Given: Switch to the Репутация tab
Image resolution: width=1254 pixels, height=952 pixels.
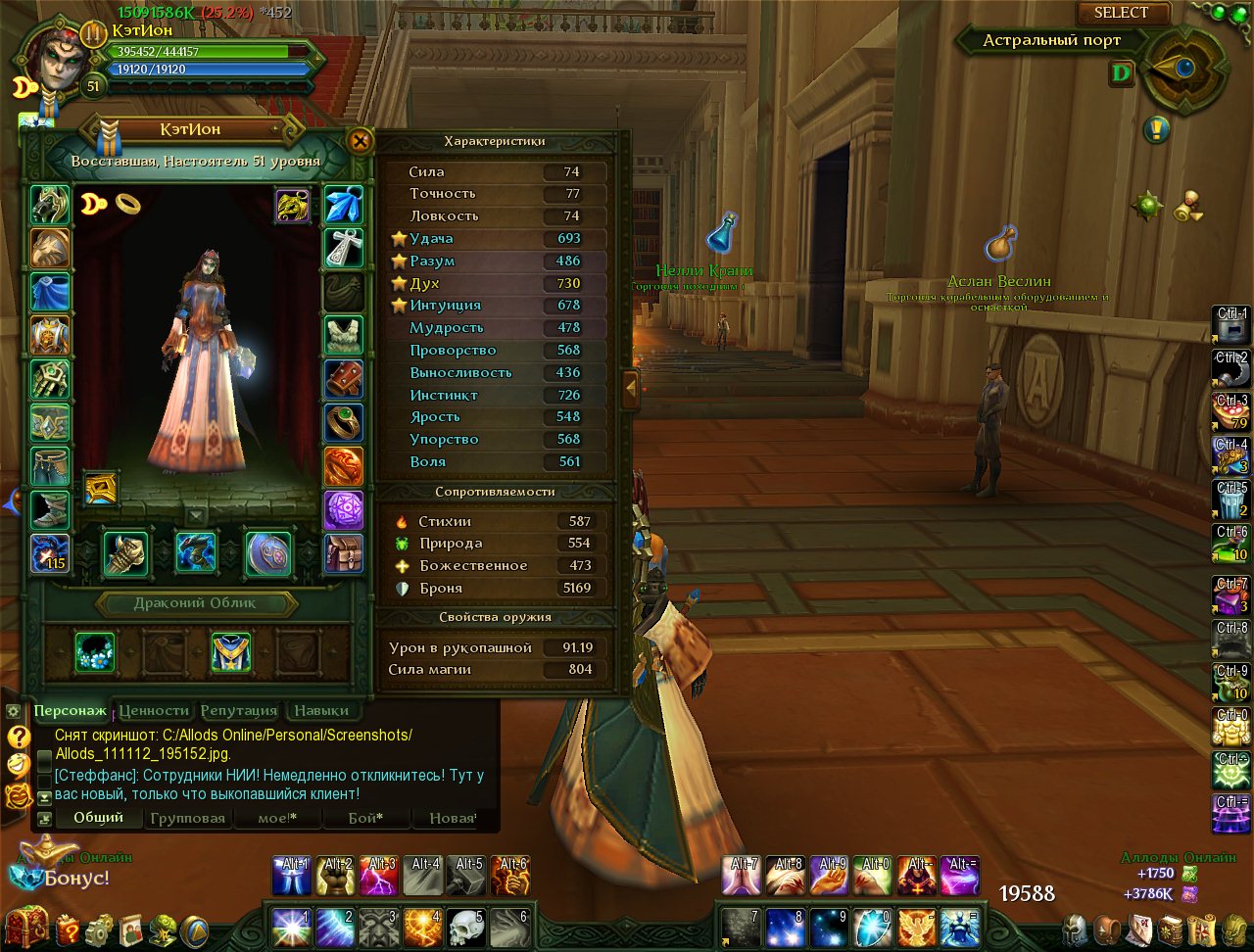Looking at the screenshot, I should click(239, 710).
